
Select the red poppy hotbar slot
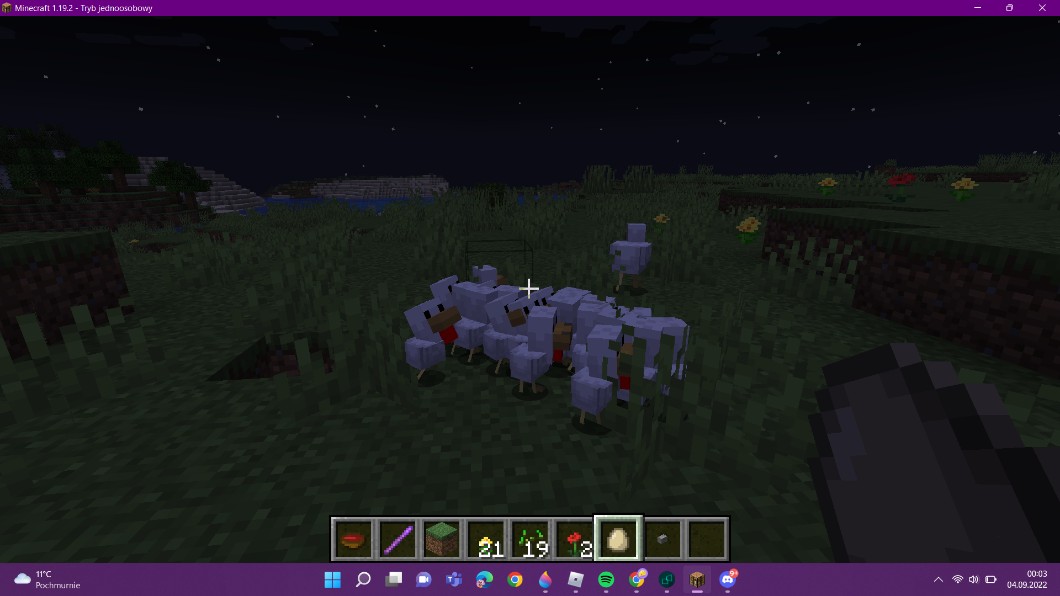point(573,539)
